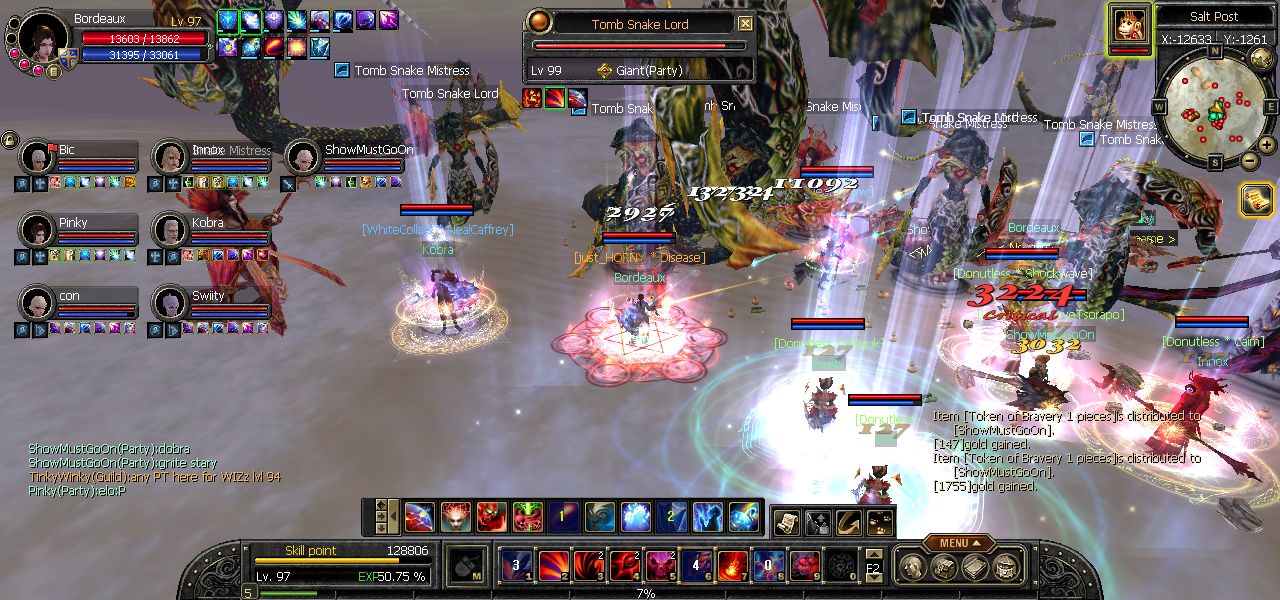Select the monkey pet portrait
Viewport: 1280px width, 600px height.
[x=1129, y=25]
